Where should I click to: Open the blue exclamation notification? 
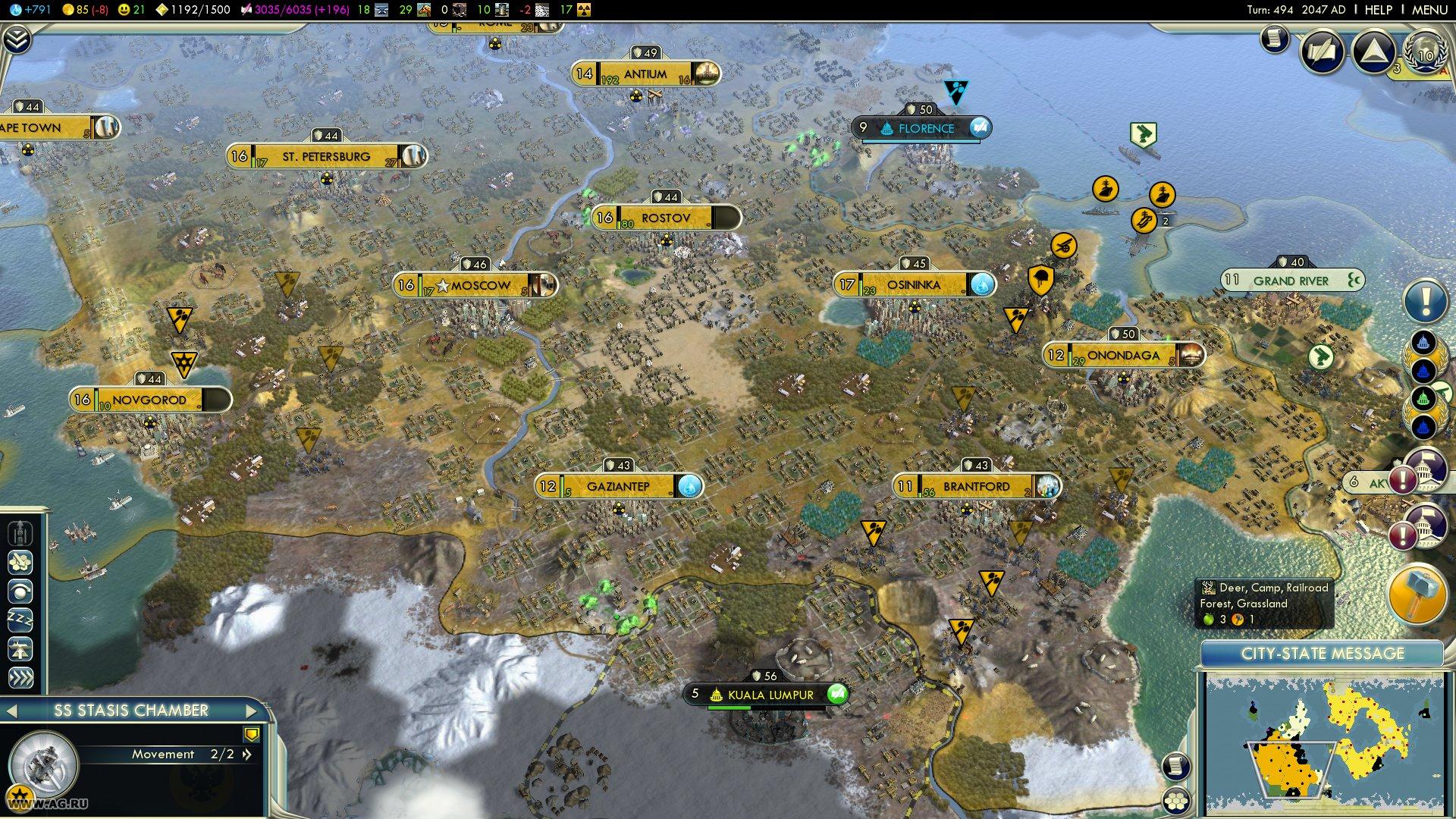(1425, 301)
